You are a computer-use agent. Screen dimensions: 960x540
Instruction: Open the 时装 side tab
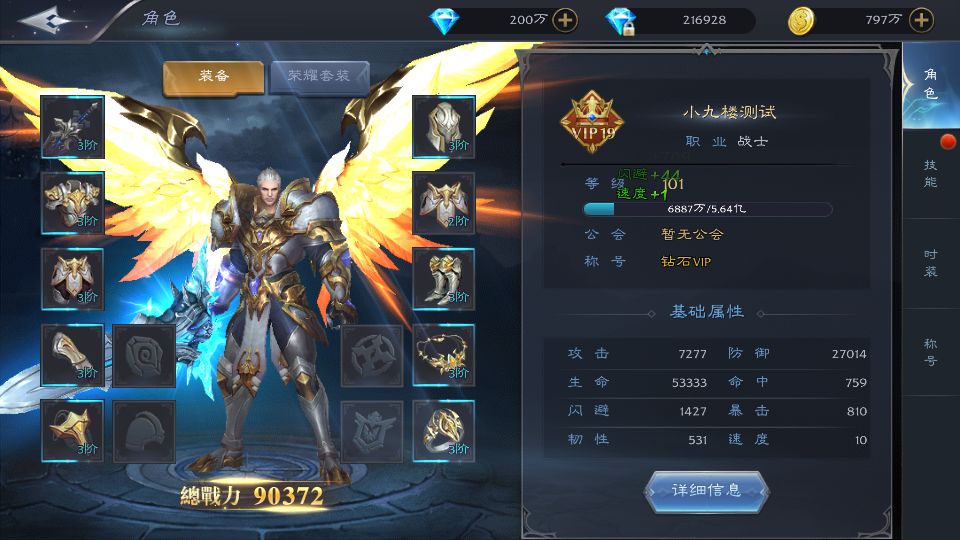point(931,263)
